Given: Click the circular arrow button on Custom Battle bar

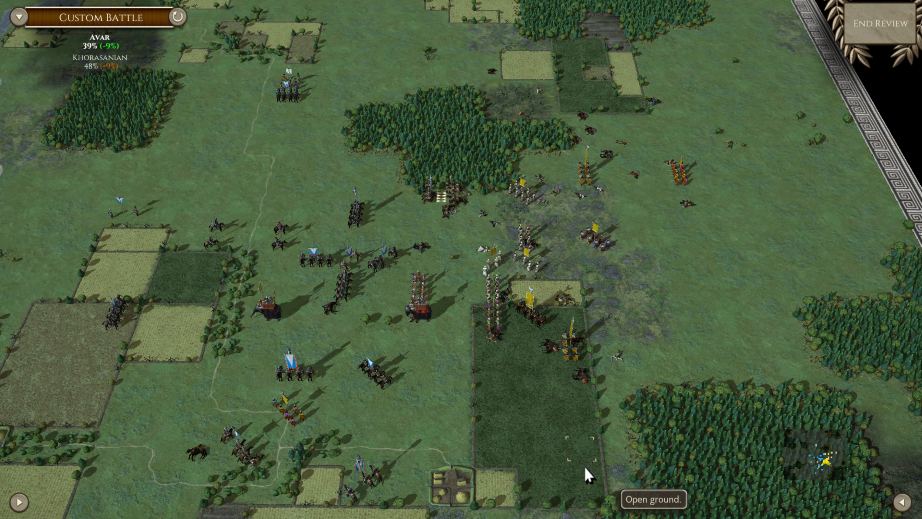Looking at the screenshot, I should pyautogui.click(x=177, y=16).
